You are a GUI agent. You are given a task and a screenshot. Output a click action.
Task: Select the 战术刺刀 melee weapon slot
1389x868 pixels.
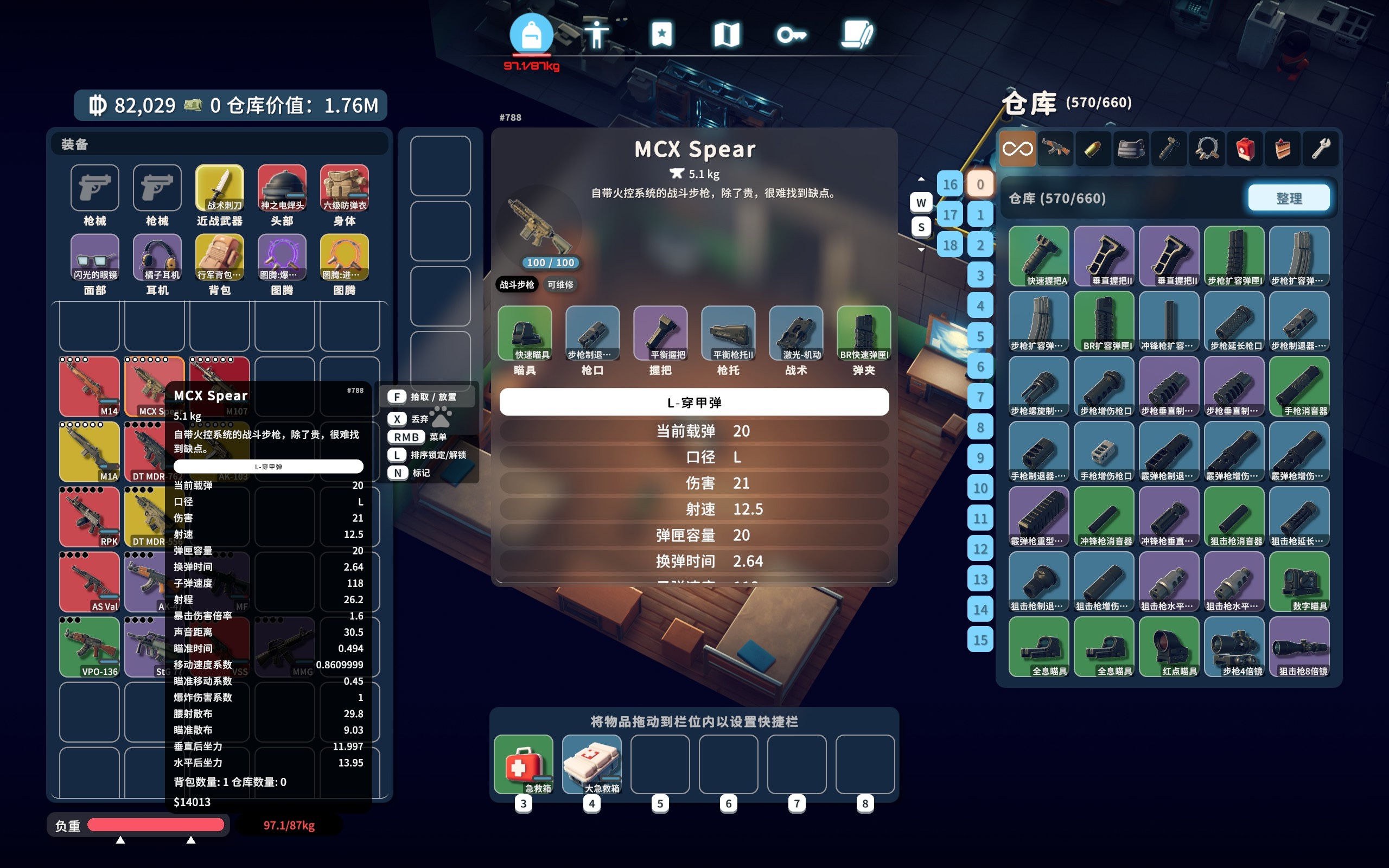click(x=219, y=188)
